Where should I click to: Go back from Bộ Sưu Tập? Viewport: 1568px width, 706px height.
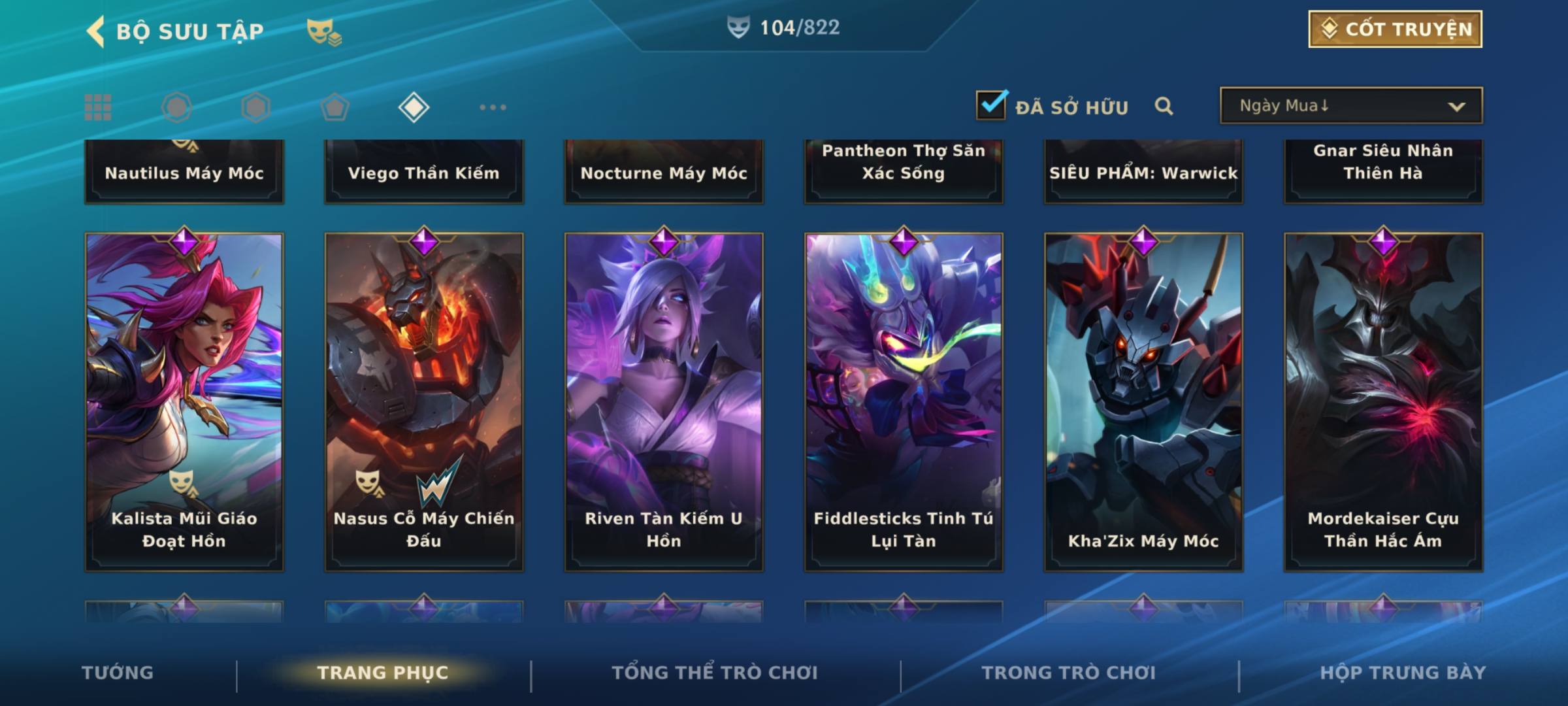tap(96, 31)
